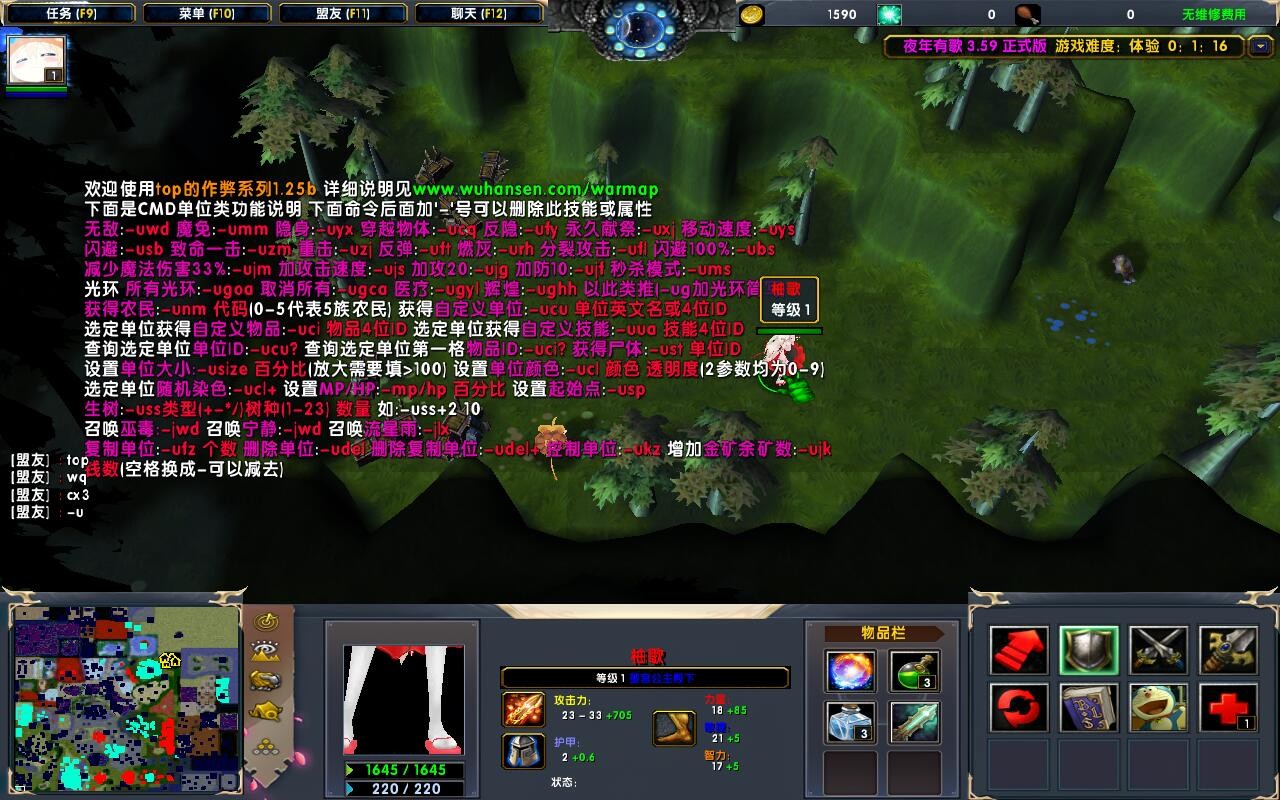This screenshot has width=1280, height=800.
Task: Activate the crossed swords attack command
Action: click(1159, 651)
